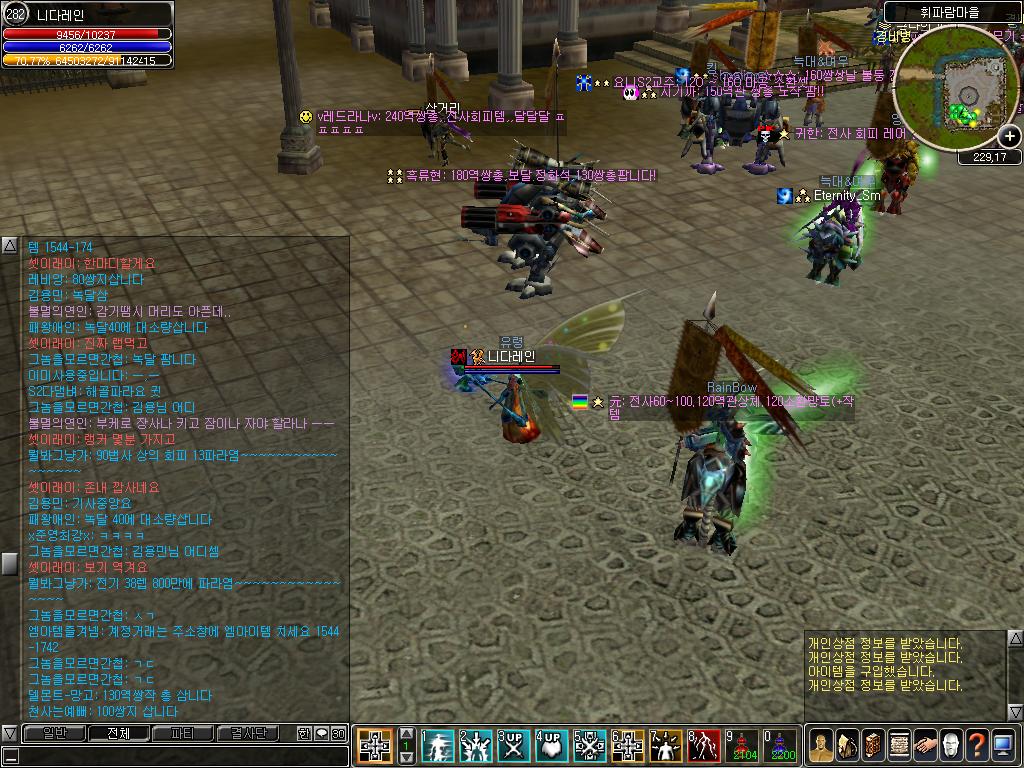Switch to the 일반 chat tab
This screenshot has width=1024, height=768.
coord(52,733)
